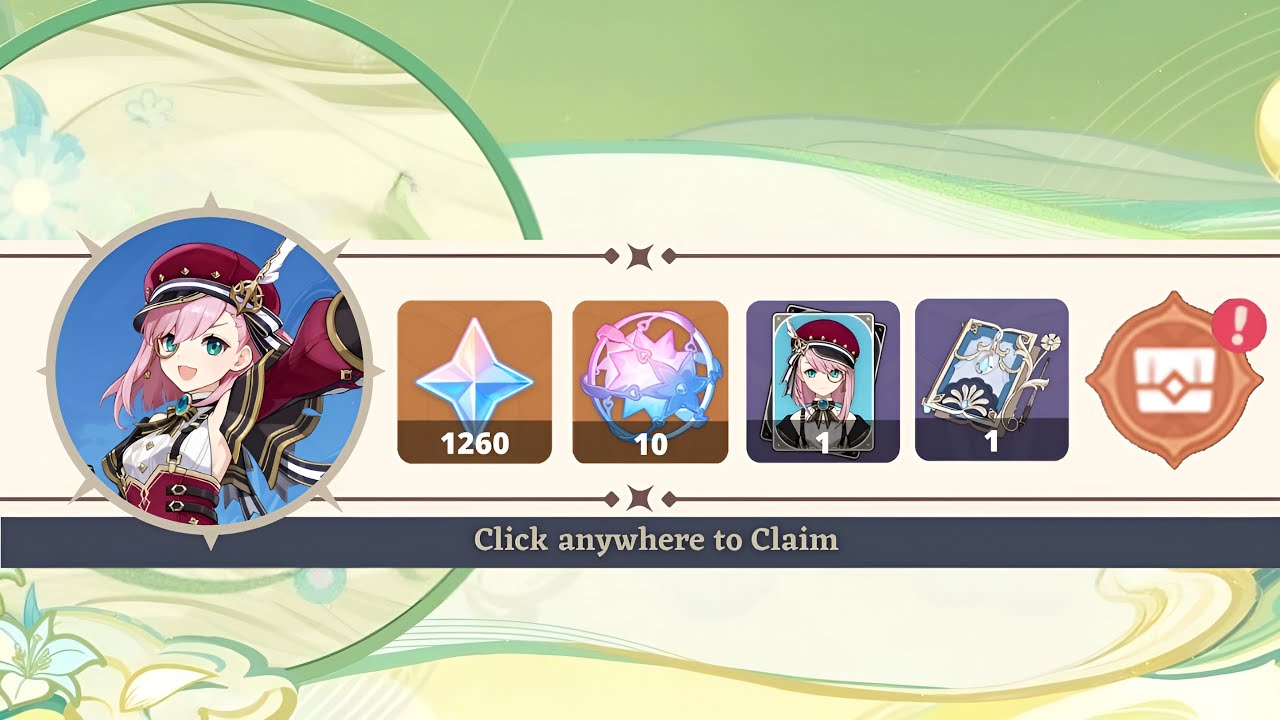
Task: Click Charlotte's circular portrait
Action: pyautogui.click(x=205, y=375)
